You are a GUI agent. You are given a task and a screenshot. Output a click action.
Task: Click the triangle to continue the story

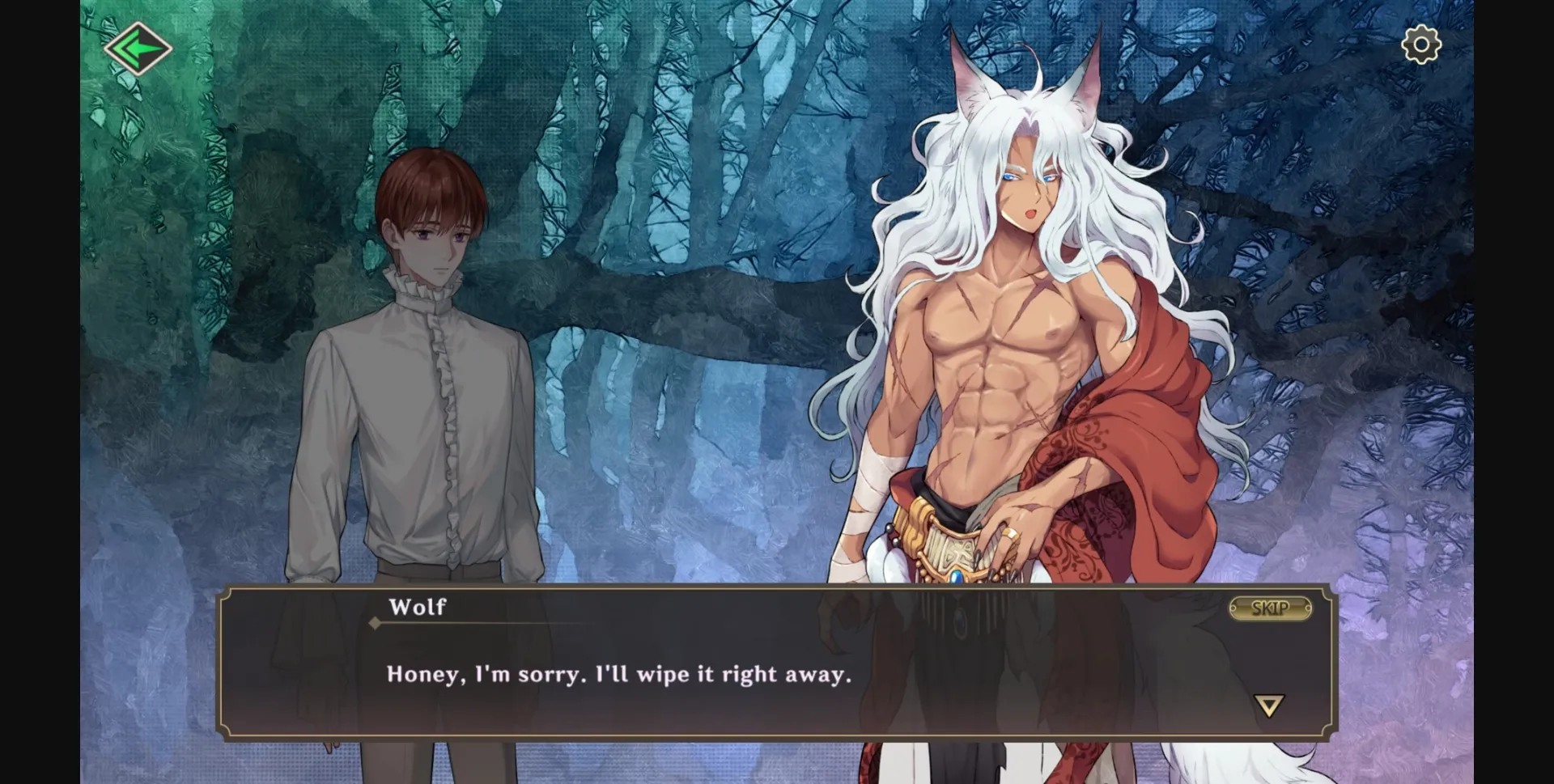pyautogui.click(x=1269, y=705)
